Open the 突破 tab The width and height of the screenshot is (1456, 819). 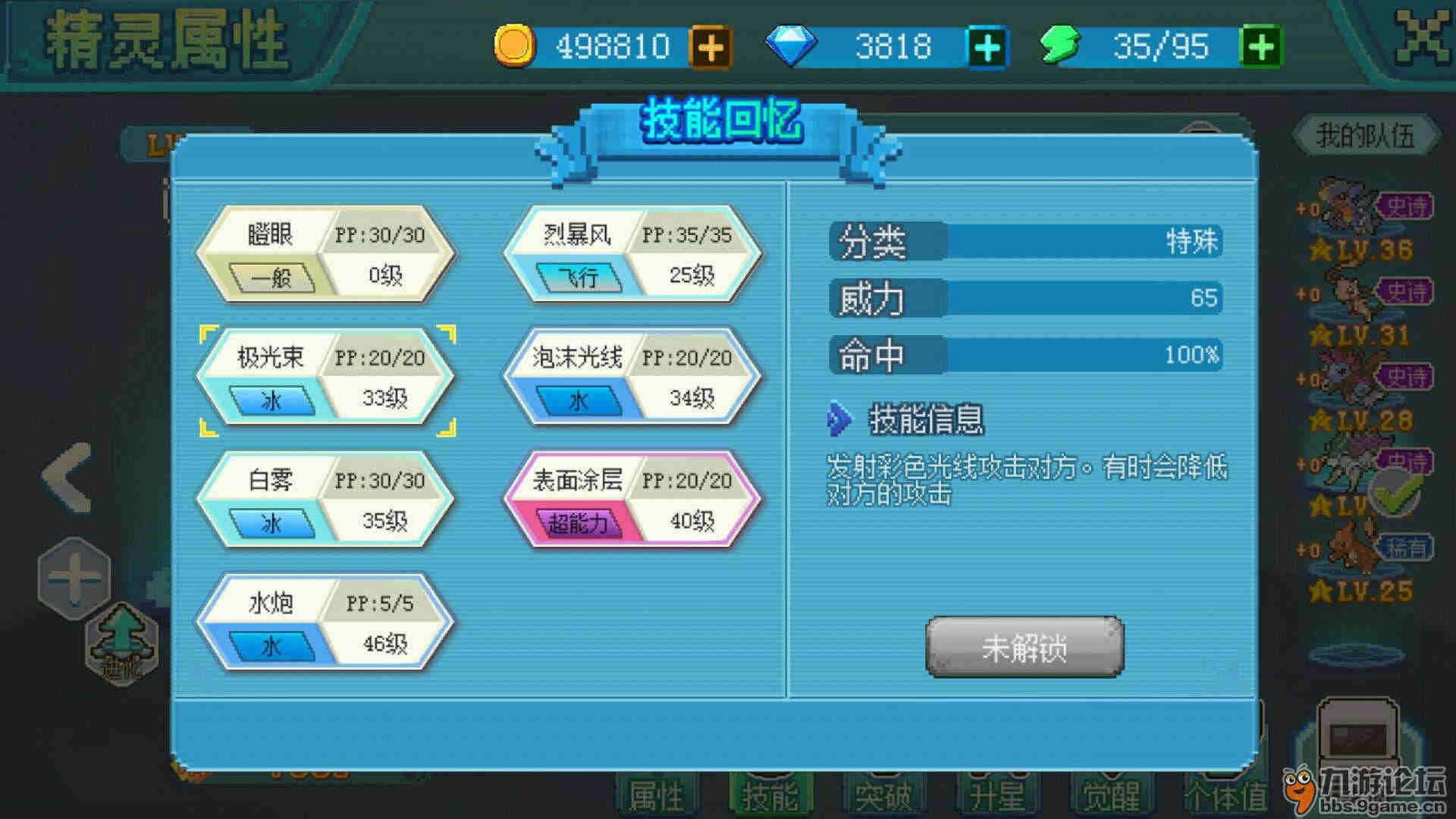tap(883, 796)
